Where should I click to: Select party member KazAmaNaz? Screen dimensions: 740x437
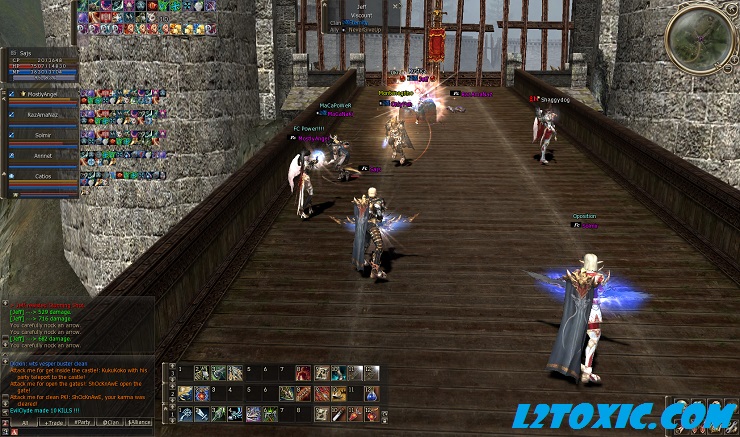pyautogui.click(x=42, y=114)
